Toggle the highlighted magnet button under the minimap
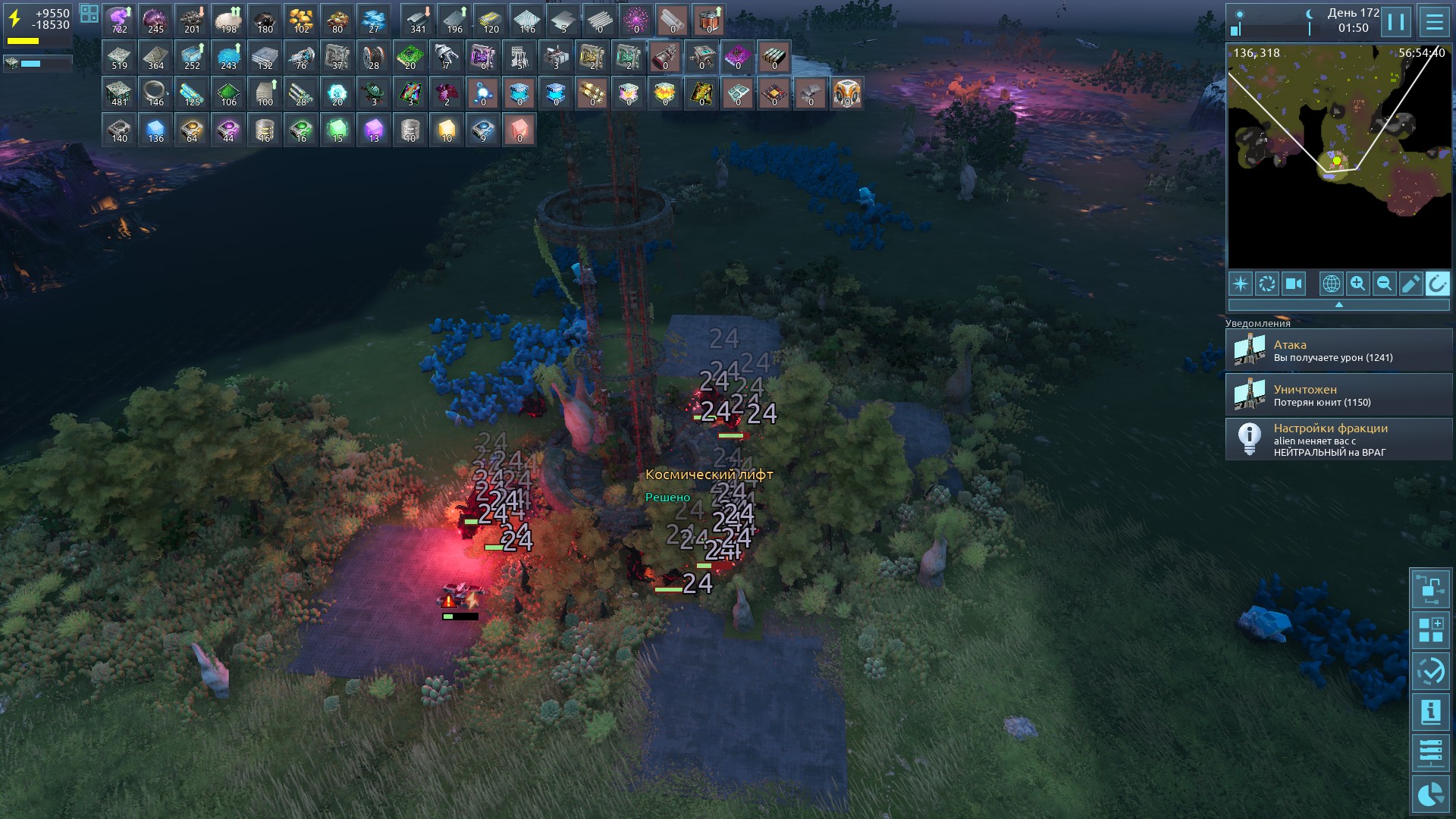Image resolution: width=1456 pixels, height=819 pixels. [1437, 284]
